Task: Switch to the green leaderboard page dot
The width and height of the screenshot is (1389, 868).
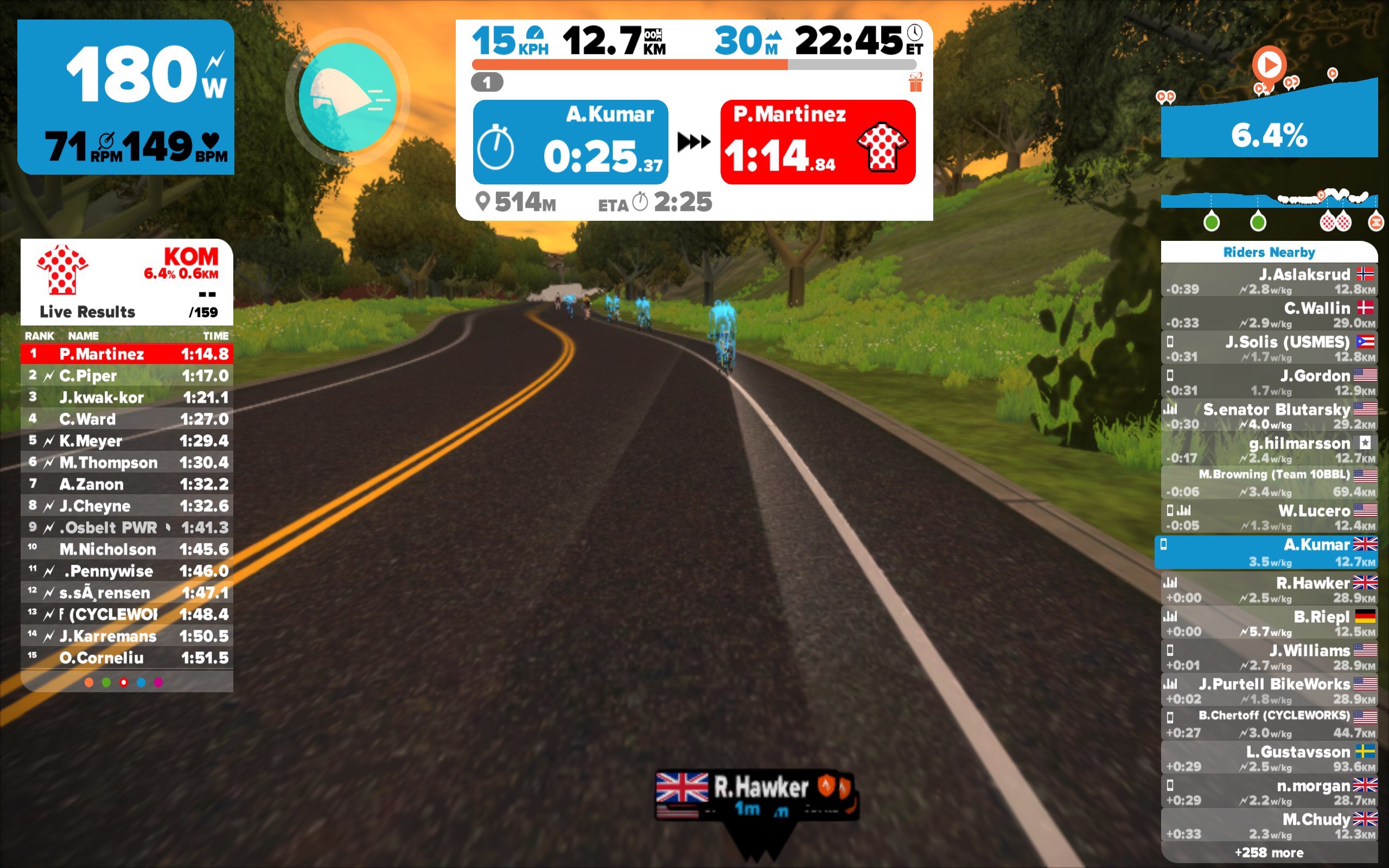Action: coord(106,682)
